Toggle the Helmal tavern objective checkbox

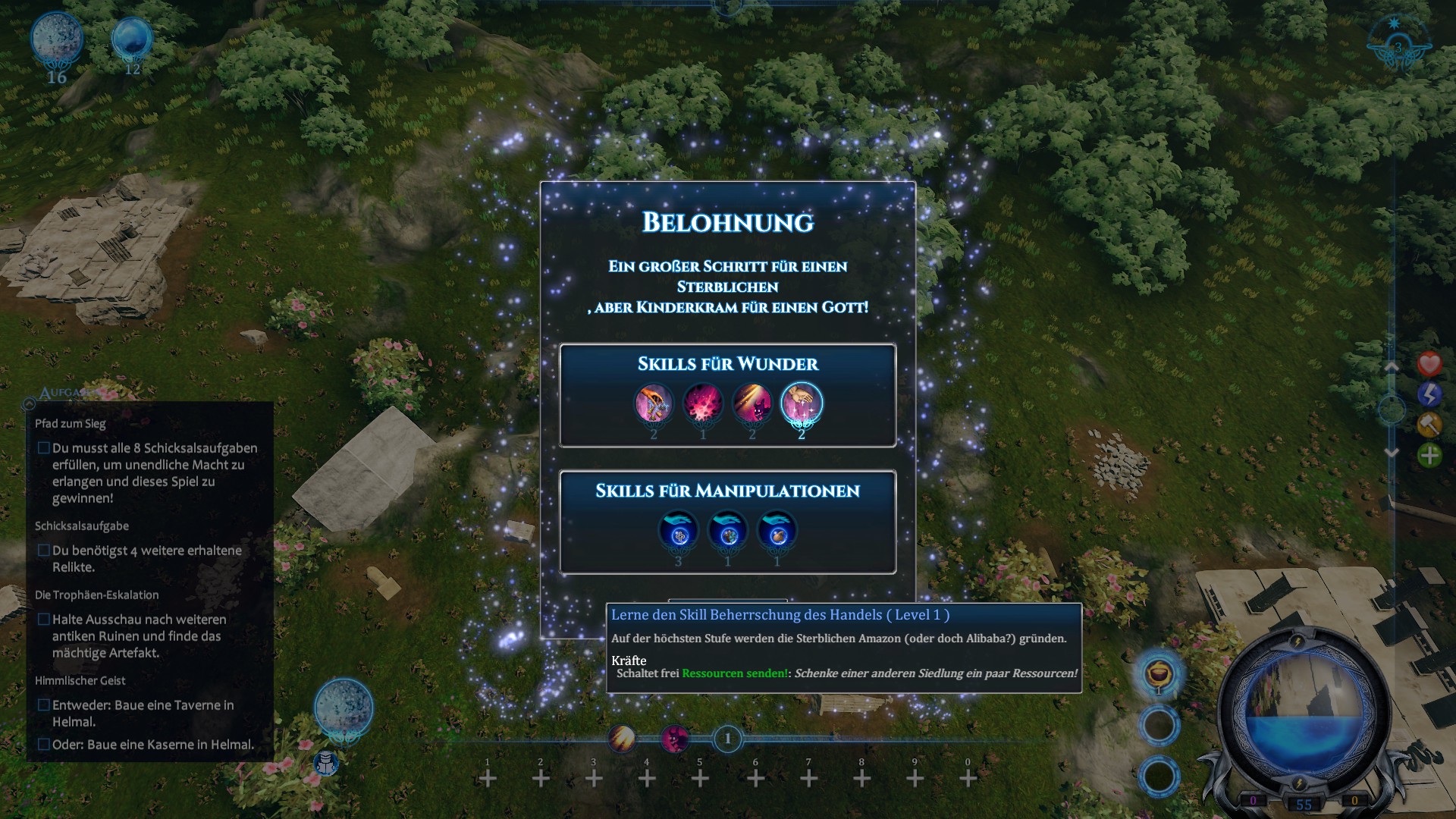44,705
